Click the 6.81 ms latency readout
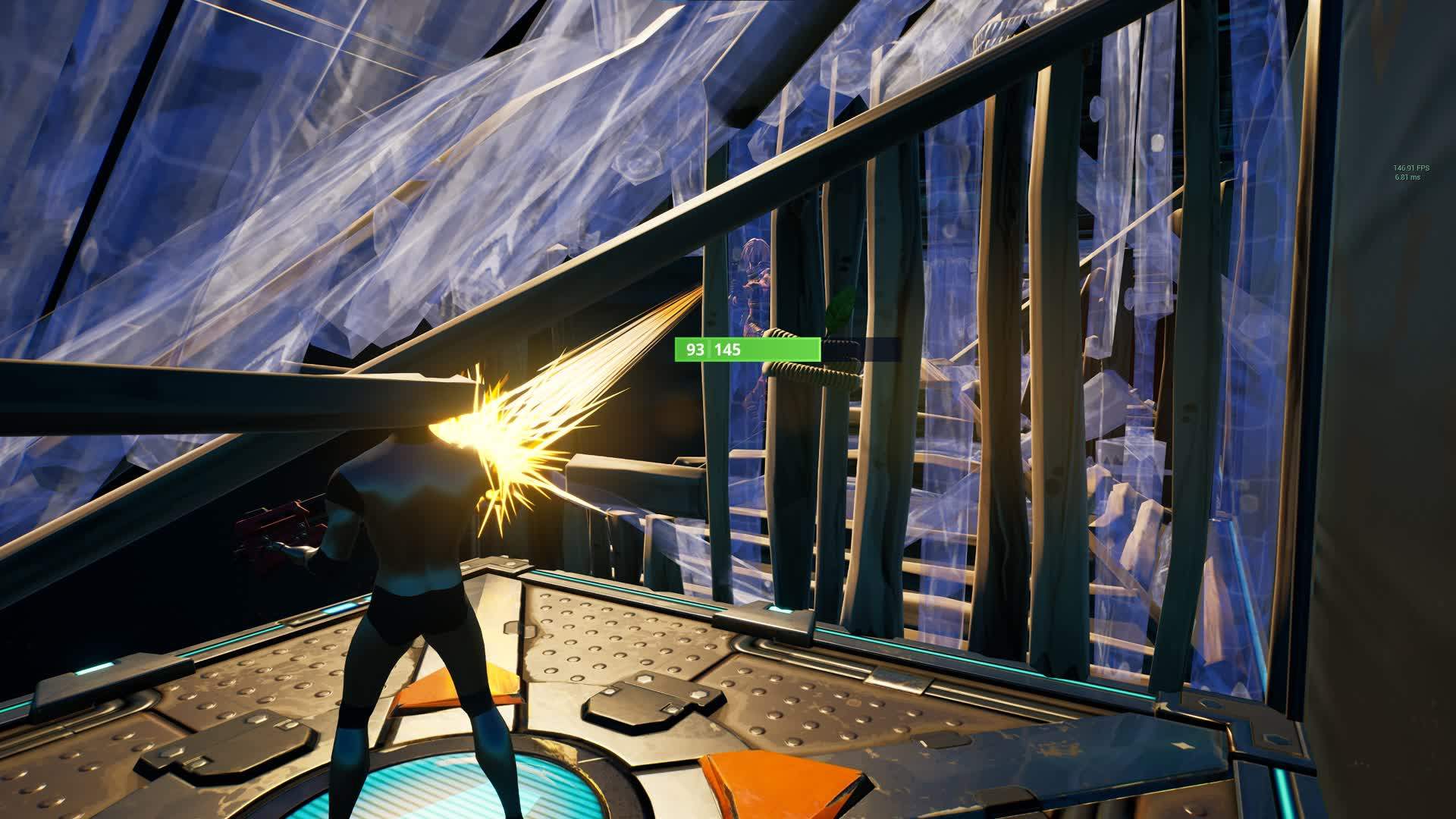This screenshot has width=1456, height=819. [x=1404, y=175]
